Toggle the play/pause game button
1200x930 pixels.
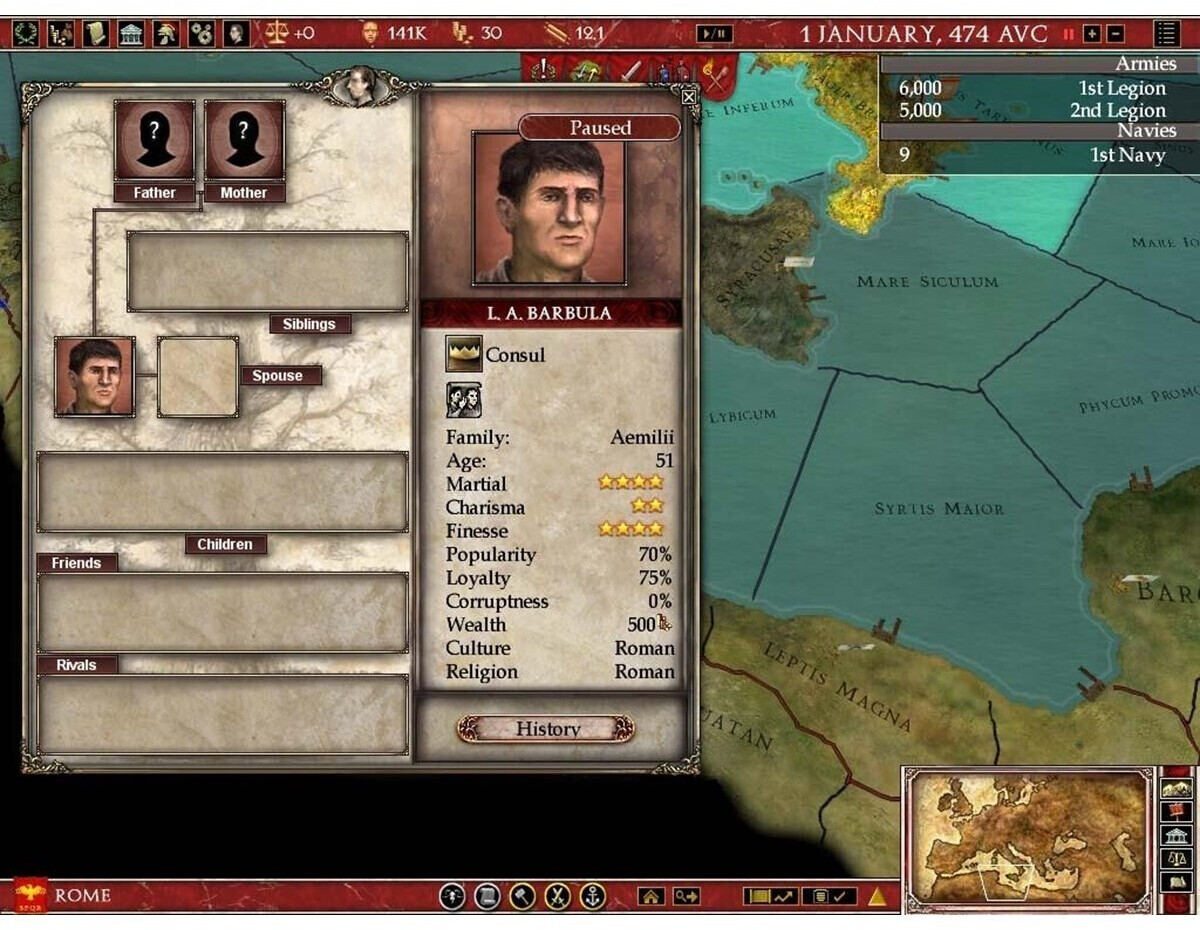[x=715, y=33]
